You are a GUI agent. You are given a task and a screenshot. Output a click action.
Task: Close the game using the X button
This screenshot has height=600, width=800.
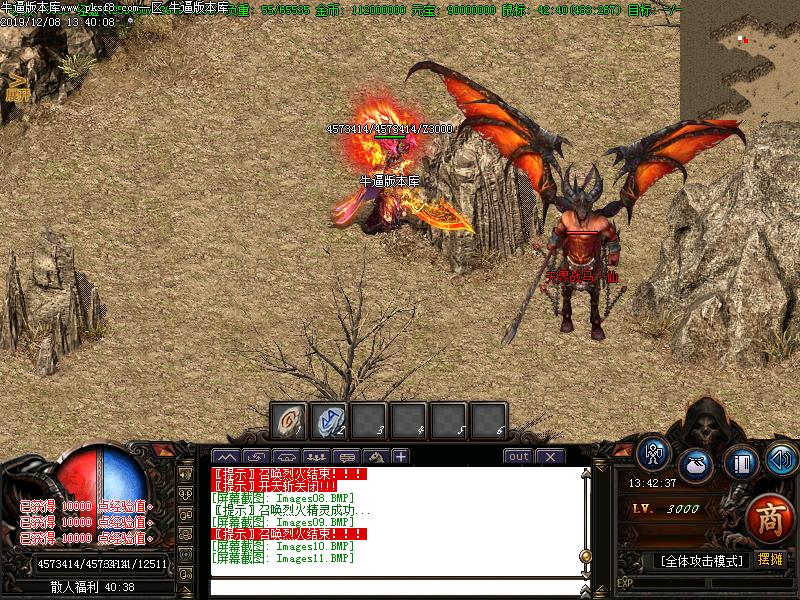[x=550, y=456]
